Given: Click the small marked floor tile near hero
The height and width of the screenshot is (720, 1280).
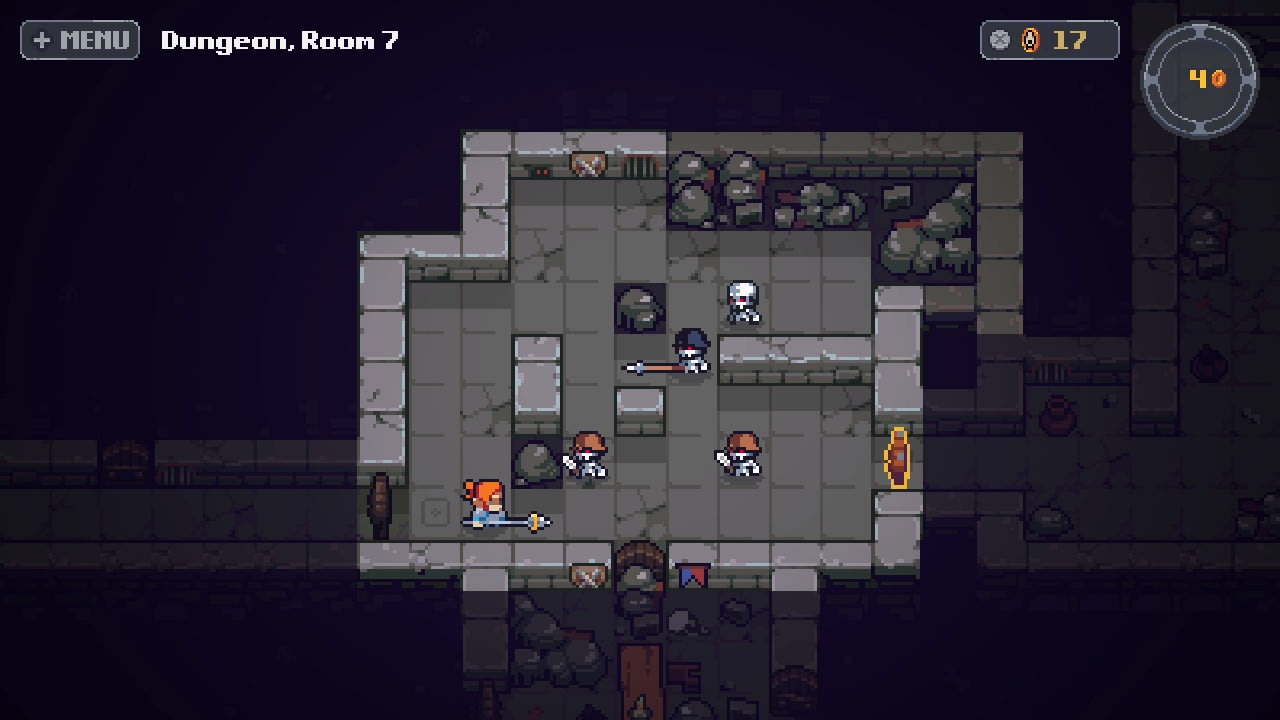Looking at the screenshot, I should tap(436, 512).
